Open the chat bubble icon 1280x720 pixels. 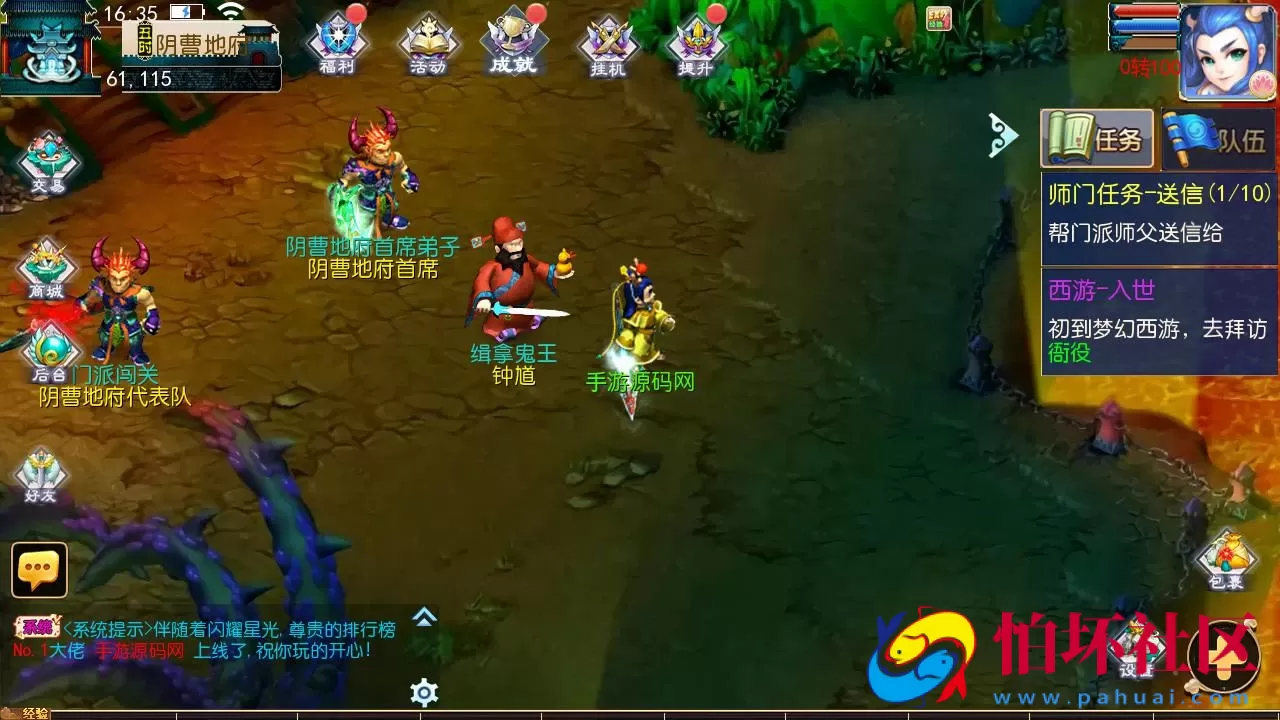point(38,572)
